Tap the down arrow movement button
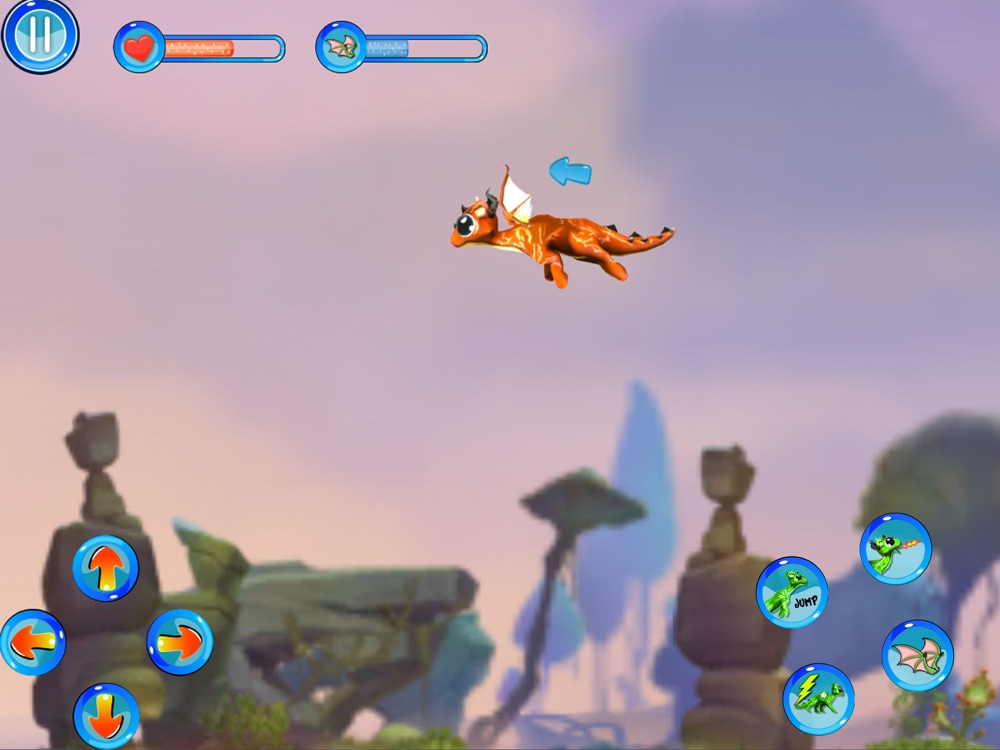The image size is (1000, 750). click(x=106, y=715)
